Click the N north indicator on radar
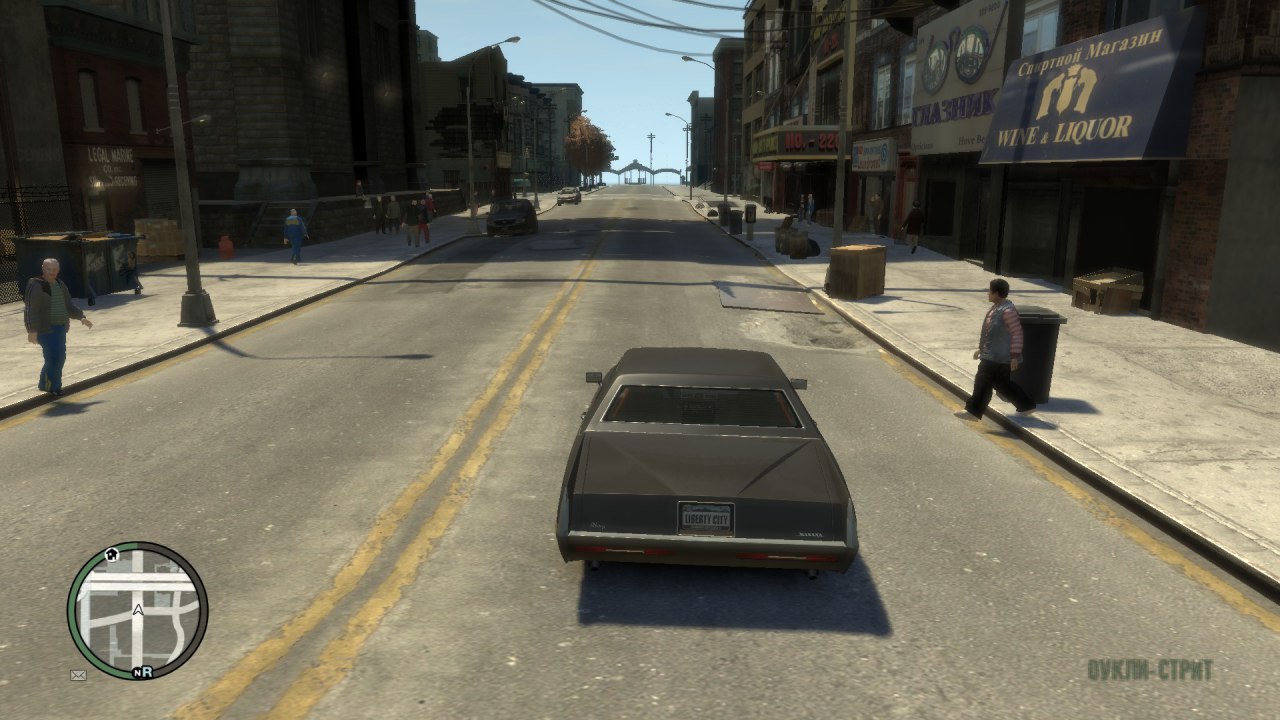 click(x=135, y=672)
